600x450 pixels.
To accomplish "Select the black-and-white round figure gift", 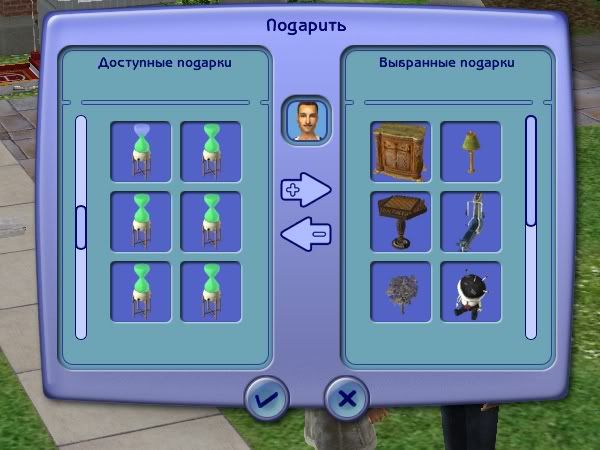I will click(x=470, y=291).
